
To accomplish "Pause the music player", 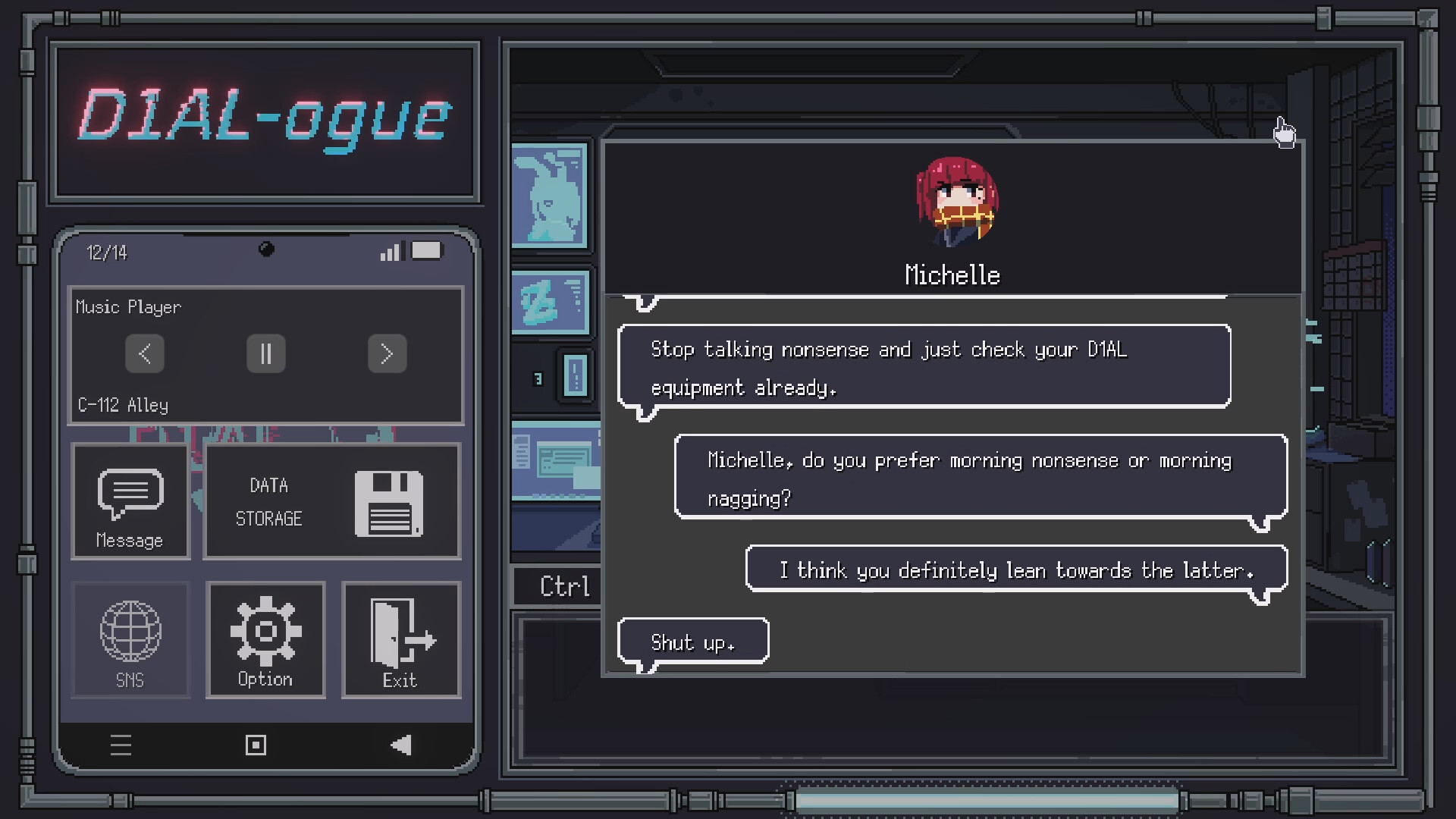I will [265, 353].
